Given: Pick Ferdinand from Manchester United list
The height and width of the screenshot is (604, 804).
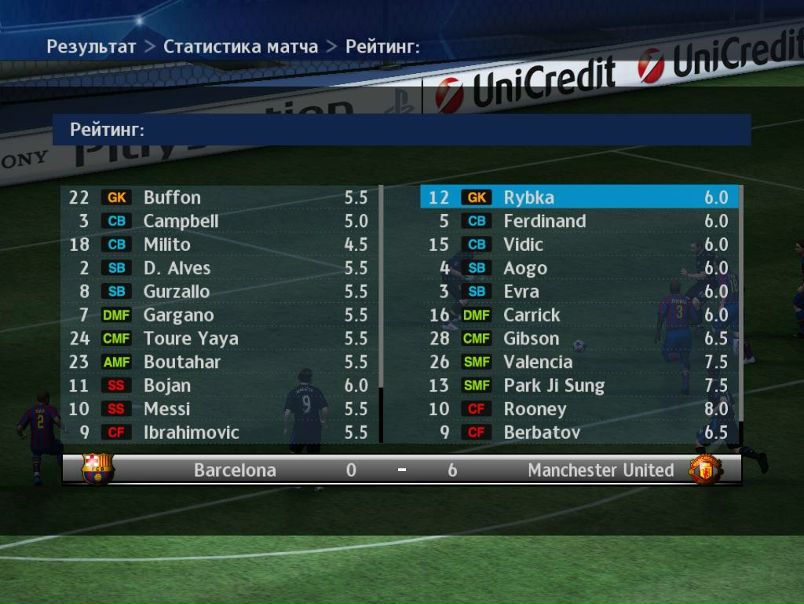Looking at the screenshot, I should coord(578,221).
